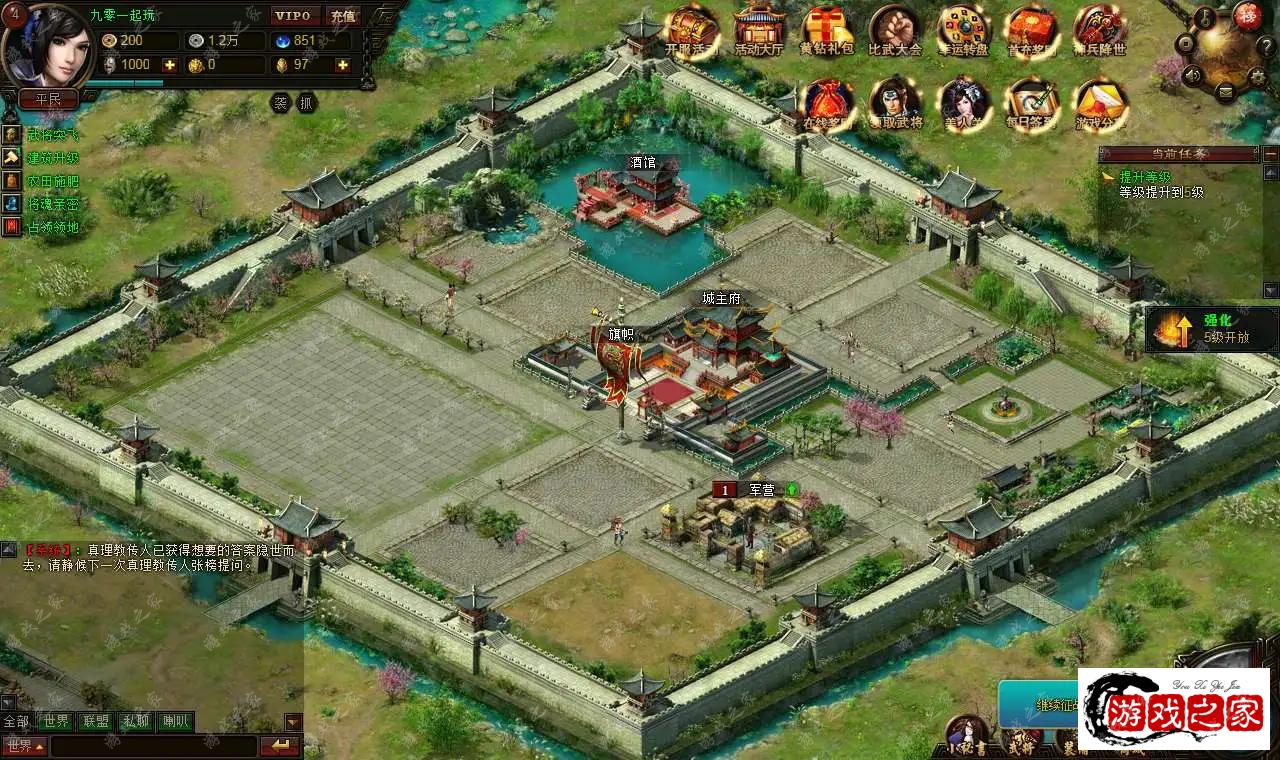
Task: Open the 强化 enhancement panel button
Action: tap(1212, 330)
